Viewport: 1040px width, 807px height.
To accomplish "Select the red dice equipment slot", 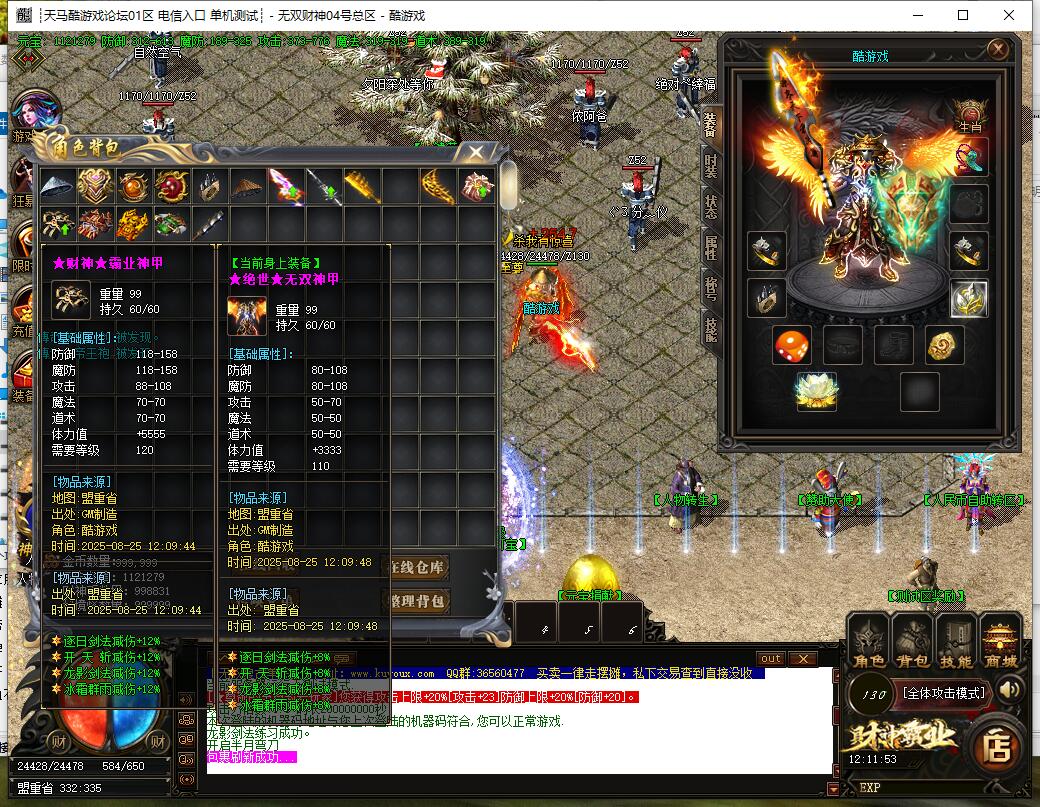I will 791,345.
